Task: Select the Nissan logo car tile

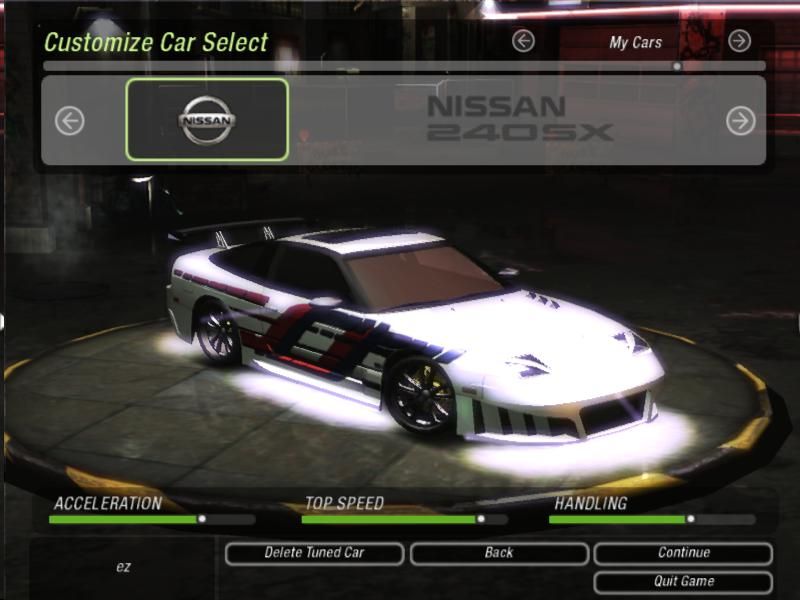Action: (207, 120)
